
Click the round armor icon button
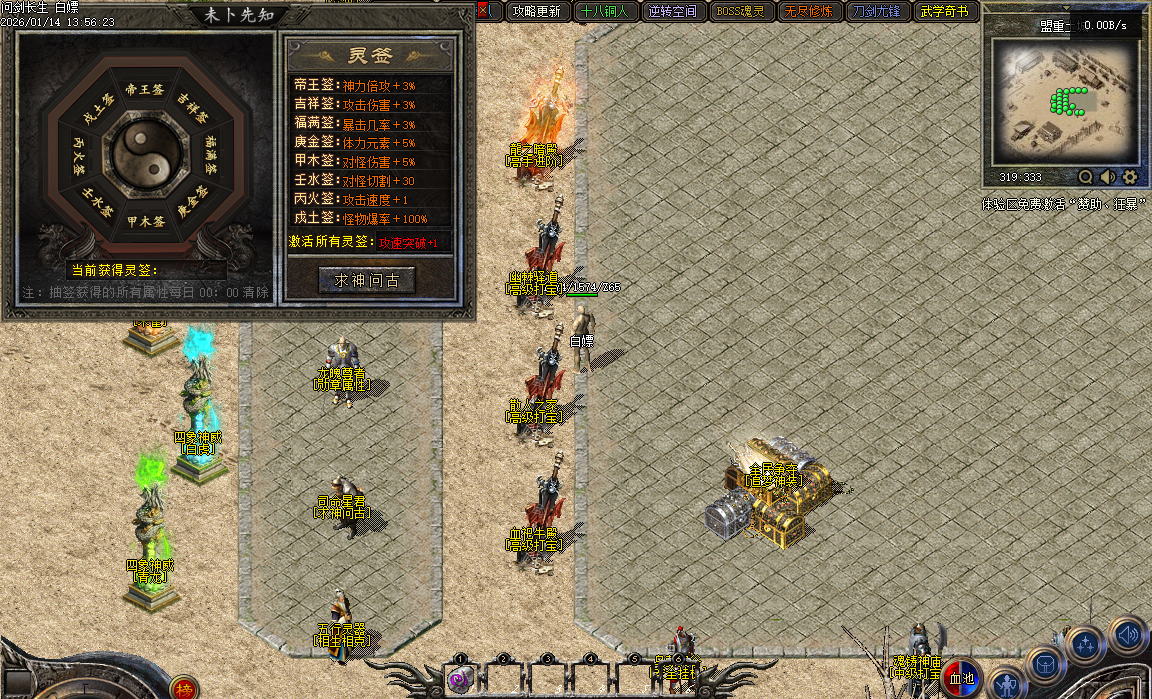tap(1045, 665)
